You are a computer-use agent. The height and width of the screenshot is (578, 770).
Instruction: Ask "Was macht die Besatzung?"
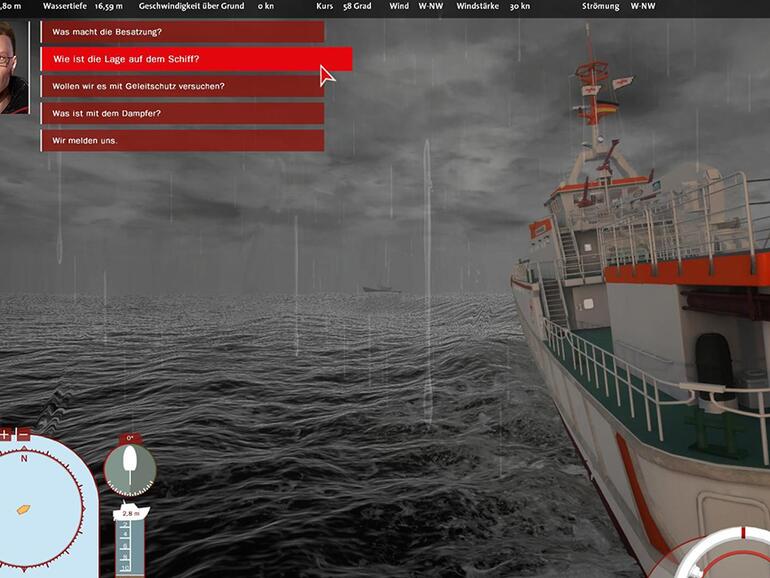coord(182,32)
